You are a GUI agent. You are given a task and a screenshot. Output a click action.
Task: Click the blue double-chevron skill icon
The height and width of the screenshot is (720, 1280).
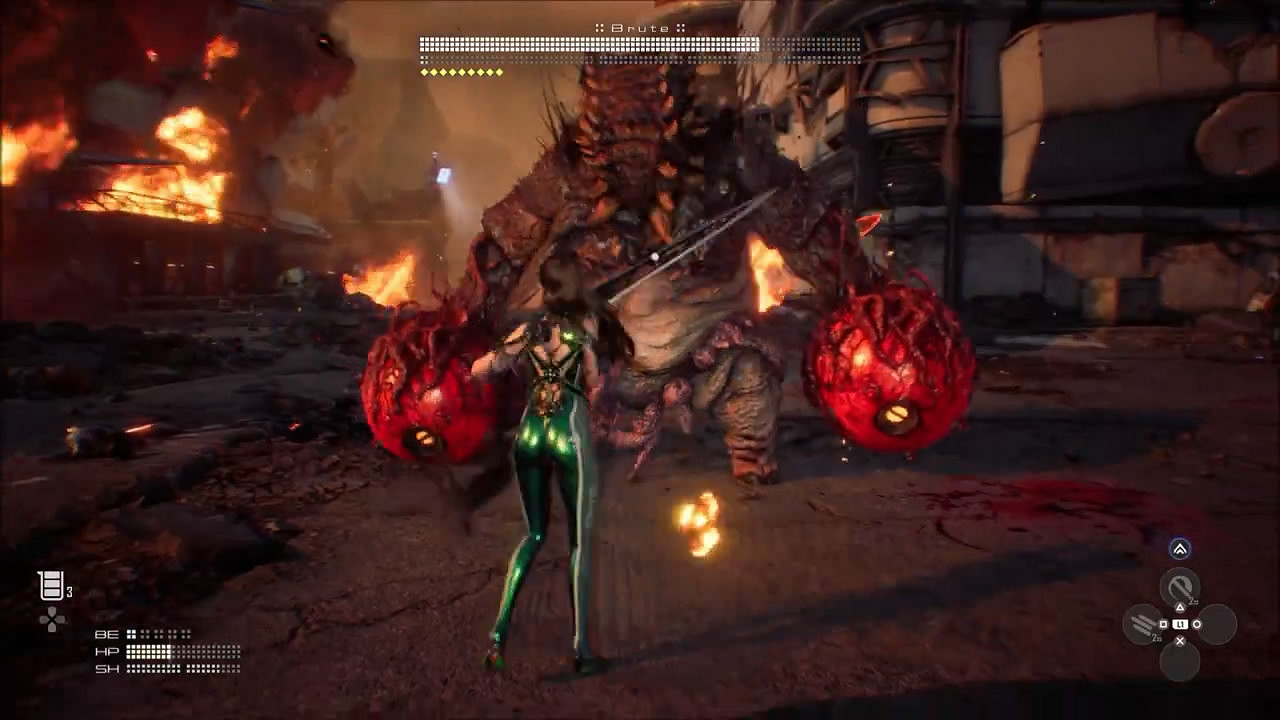point(1180,549)
